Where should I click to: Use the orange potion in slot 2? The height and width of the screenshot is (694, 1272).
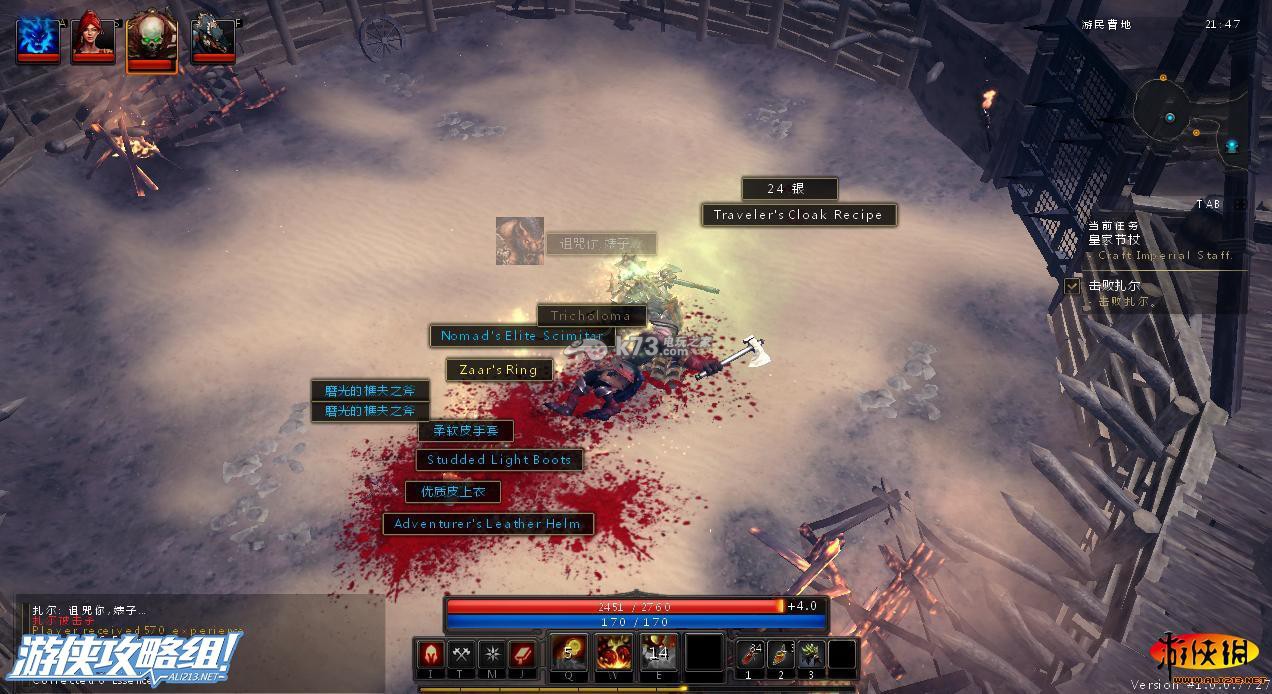781,655
